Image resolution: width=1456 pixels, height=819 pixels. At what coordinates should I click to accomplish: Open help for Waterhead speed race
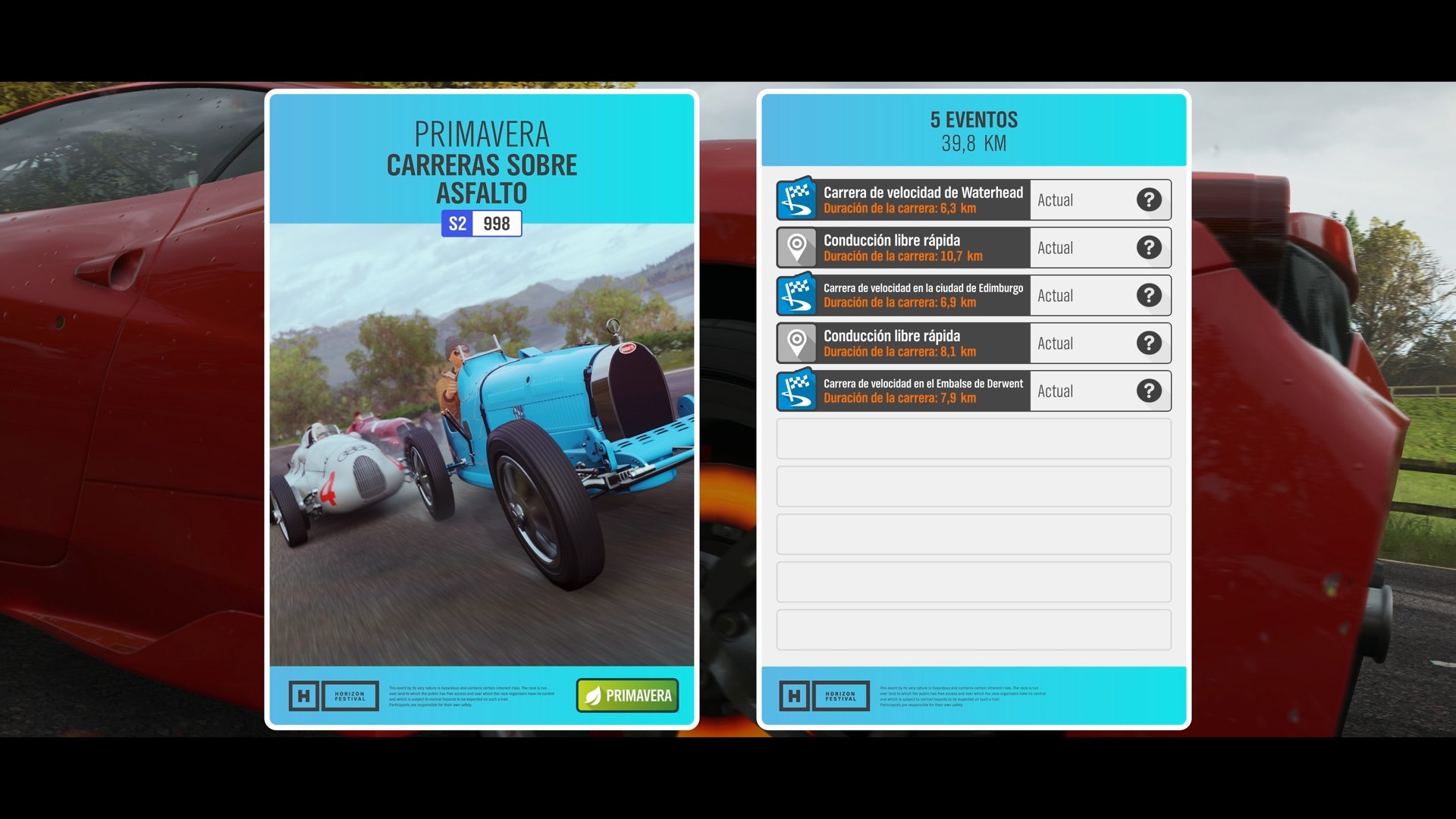click(1149, 199)
